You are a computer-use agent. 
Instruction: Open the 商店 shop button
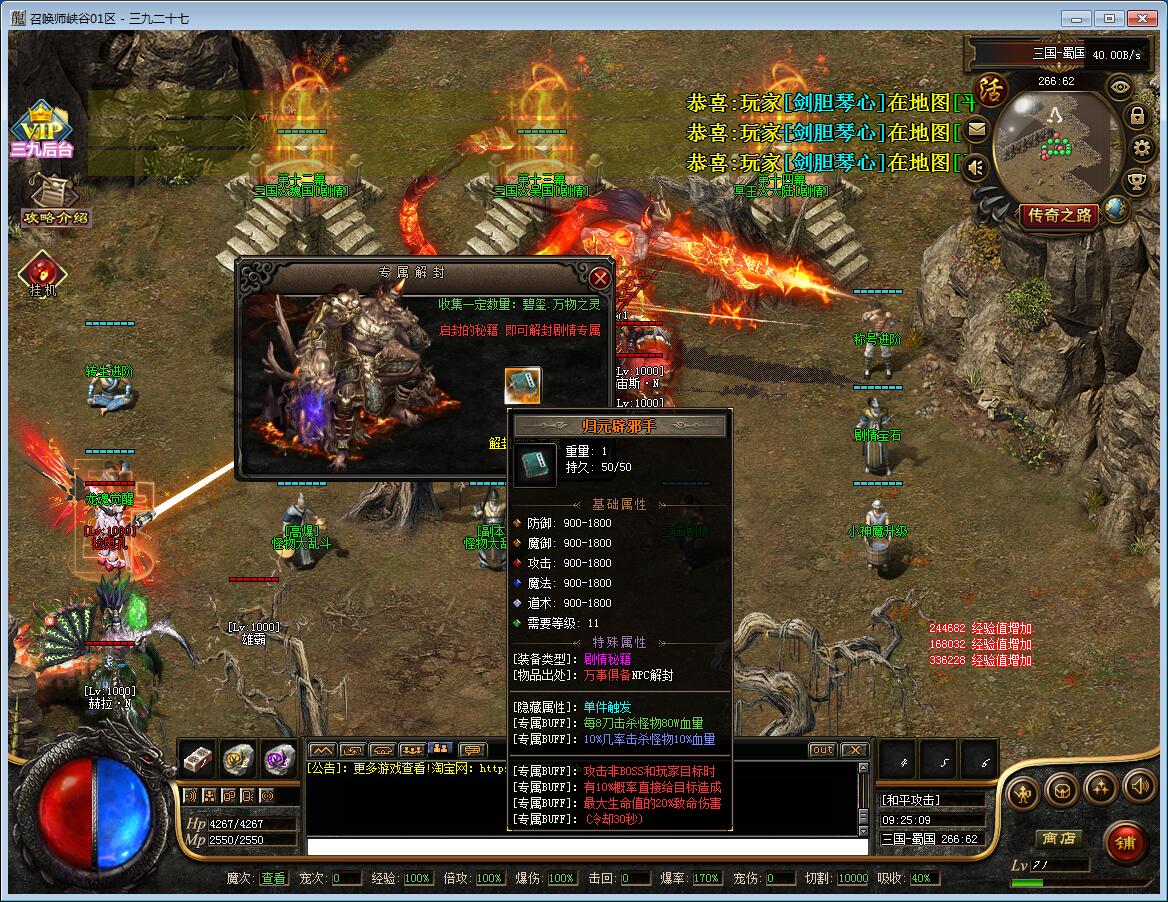(1058, 838)
